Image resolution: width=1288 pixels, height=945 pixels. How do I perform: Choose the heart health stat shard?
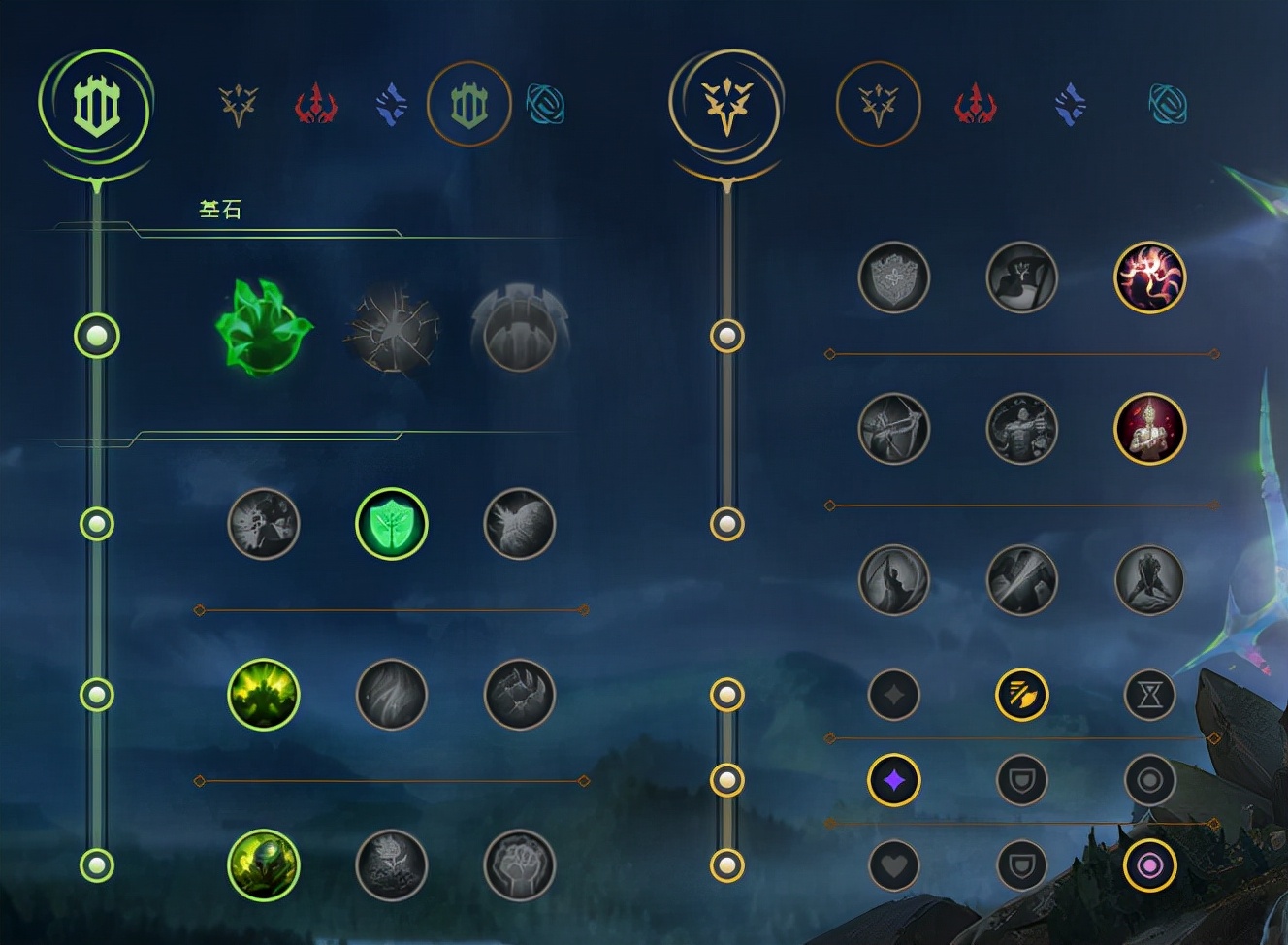894,865
